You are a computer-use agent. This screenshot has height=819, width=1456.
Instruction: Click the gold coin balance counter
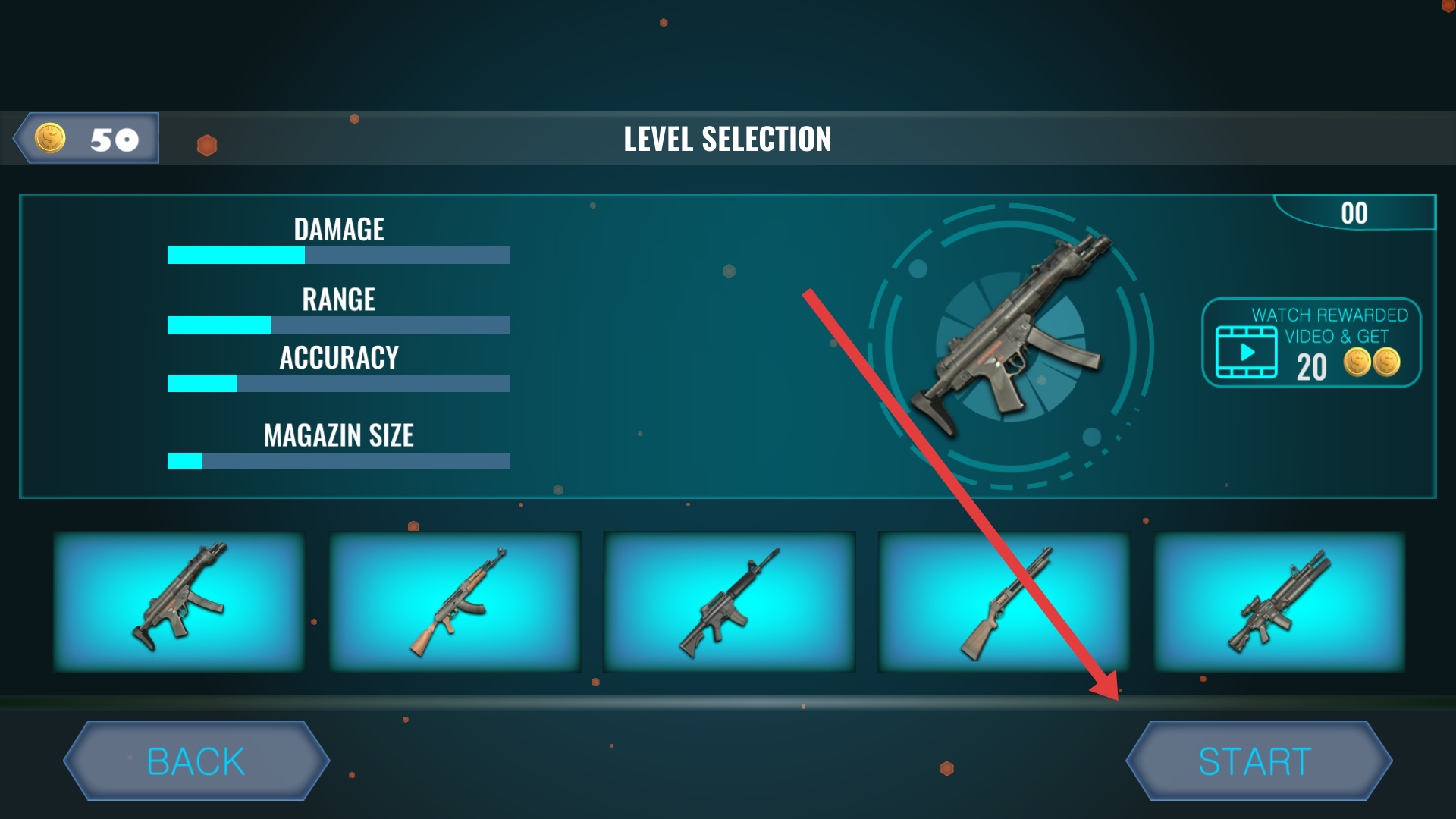[x=88, y=139]
